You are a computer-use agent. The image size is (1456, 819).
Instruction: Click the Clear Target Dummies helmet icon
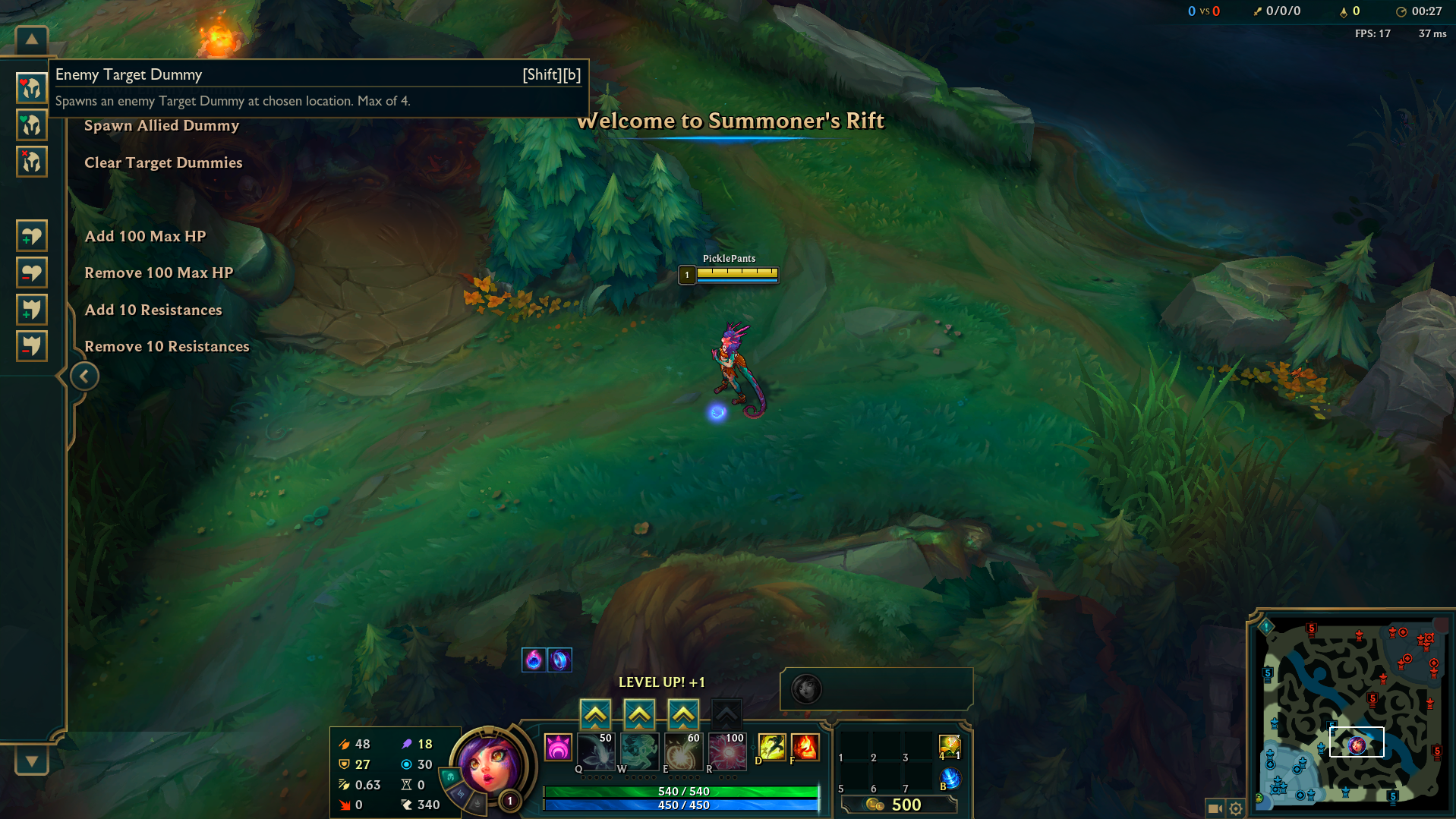31,162
